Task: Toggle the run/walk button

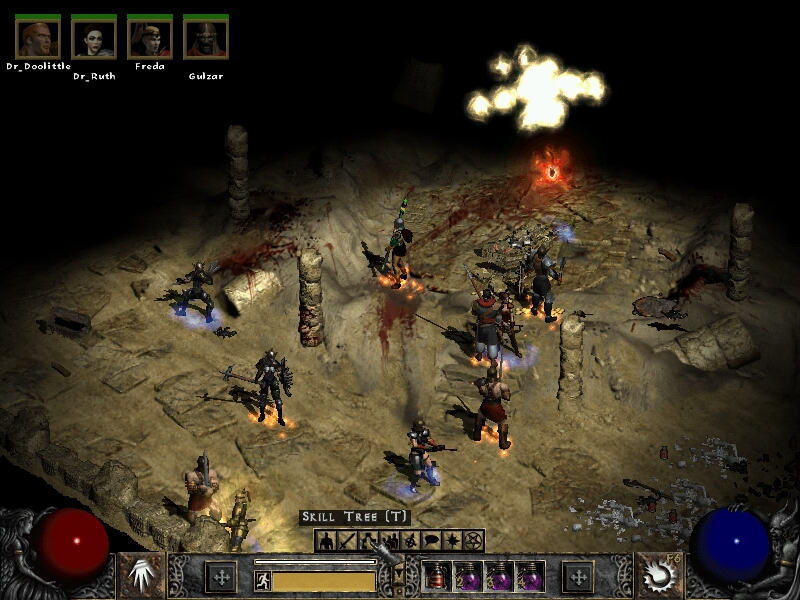Action: coord(263,579)
